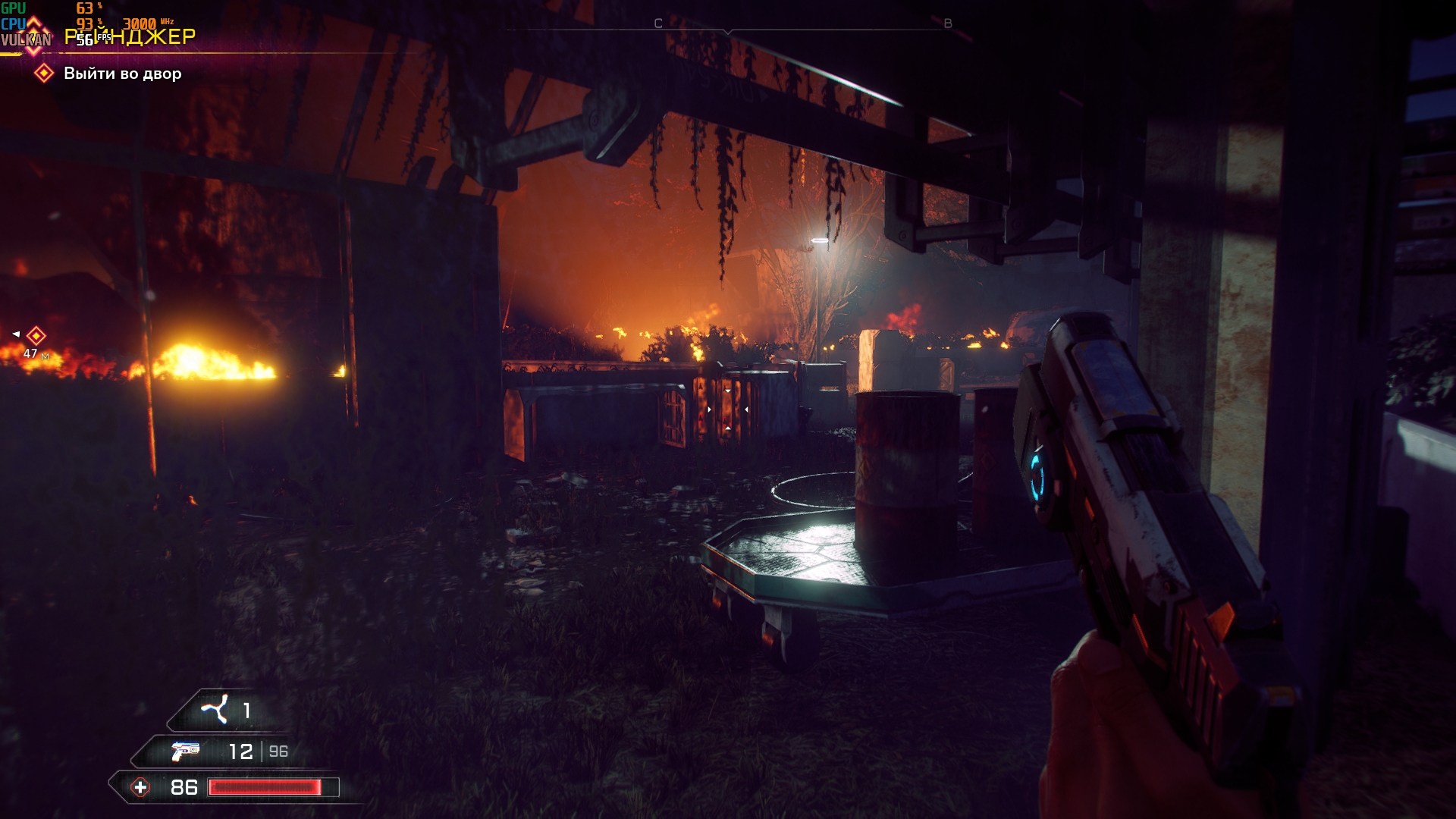This screenshot has height=819, width=1456.
Task: Select the "Выйти во двор" objective tracker
Action: point(122,74)
